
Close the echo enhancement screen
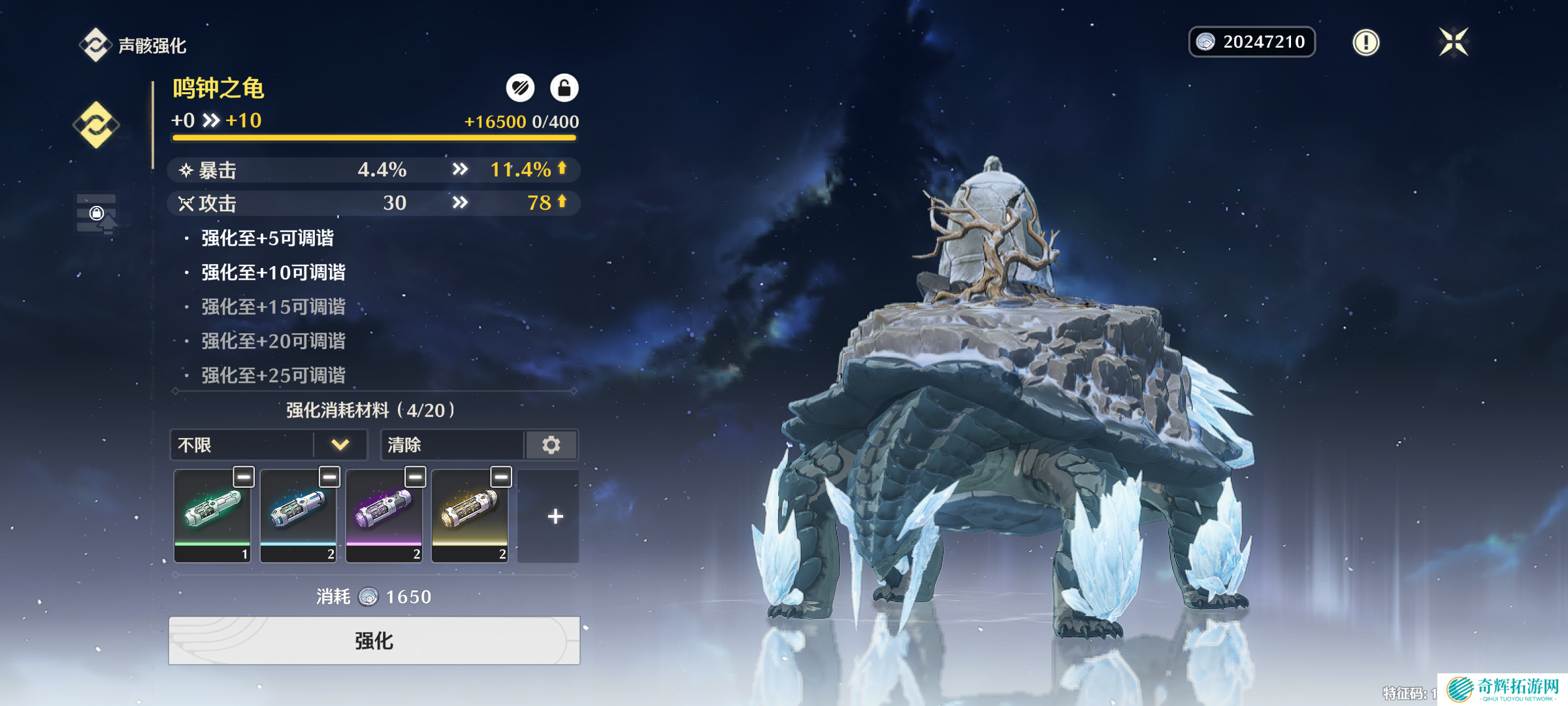[x=1454, y=42]
